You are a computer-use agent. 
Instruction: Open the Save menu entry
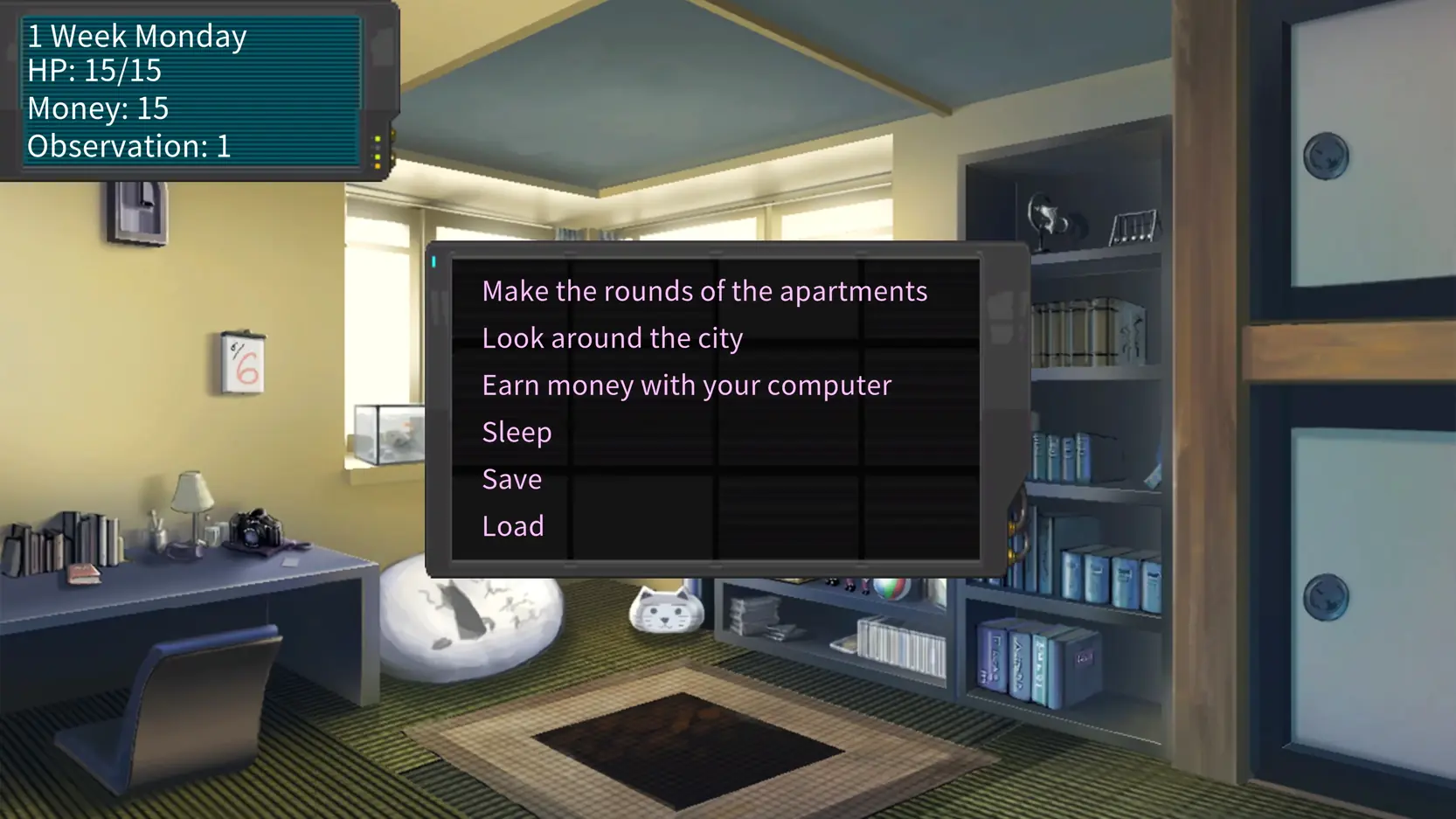click(x=512, y=479)
